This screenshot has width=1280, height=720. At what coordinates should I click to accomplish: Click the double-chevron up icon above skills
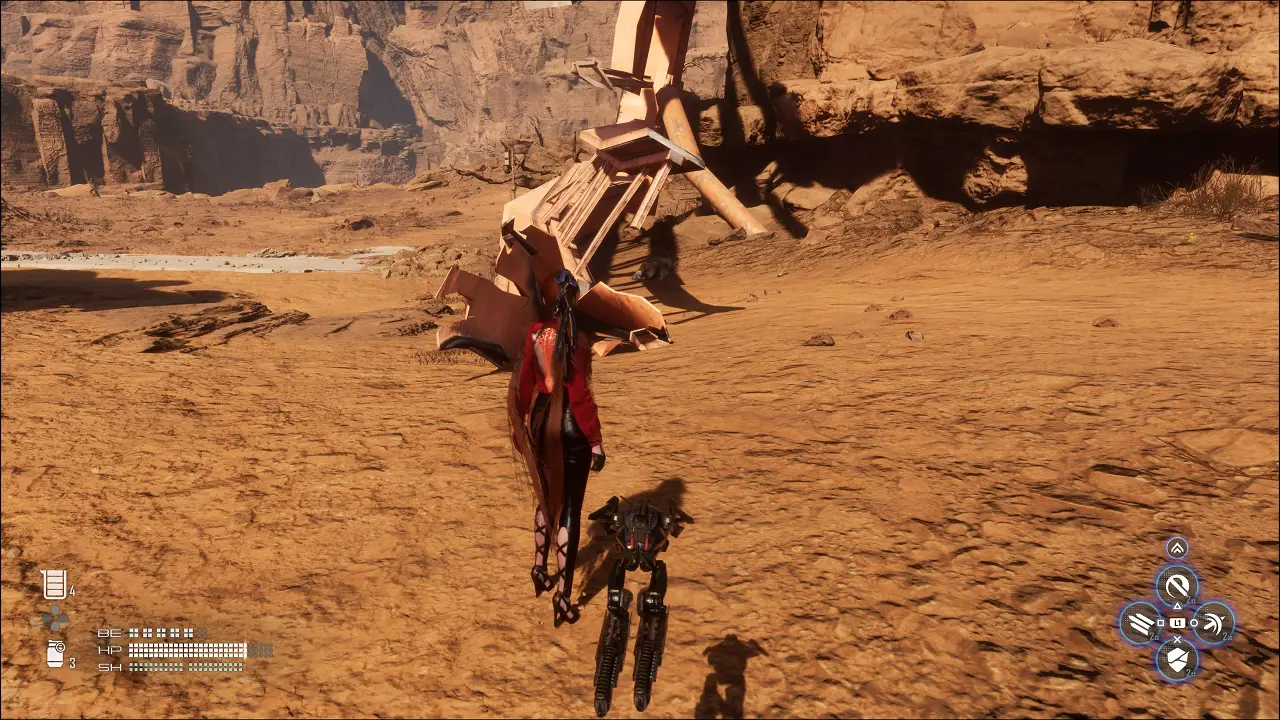[1177, 548]
